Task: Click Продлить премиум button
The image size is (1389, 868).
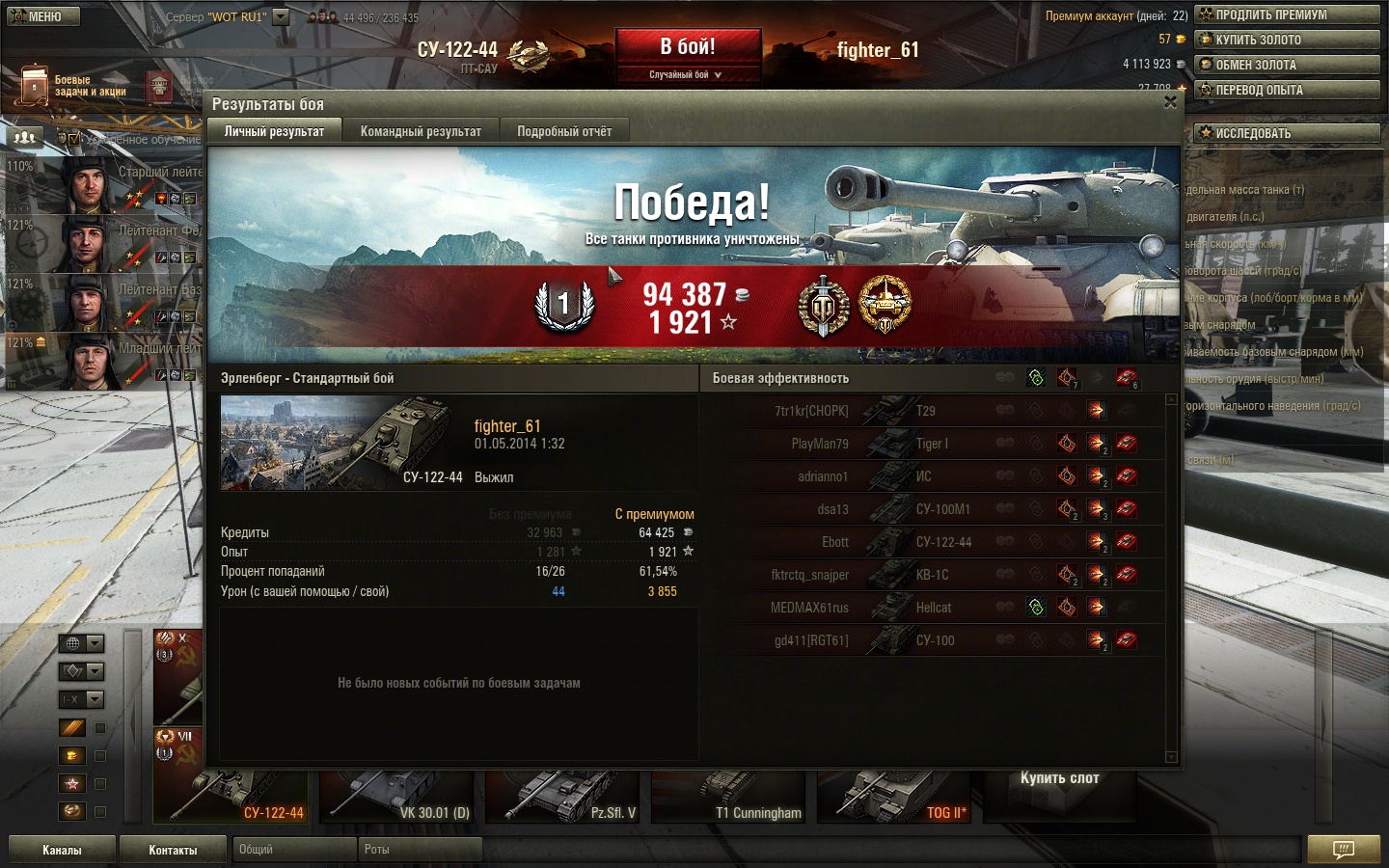Action: [x=1287, y=14]
